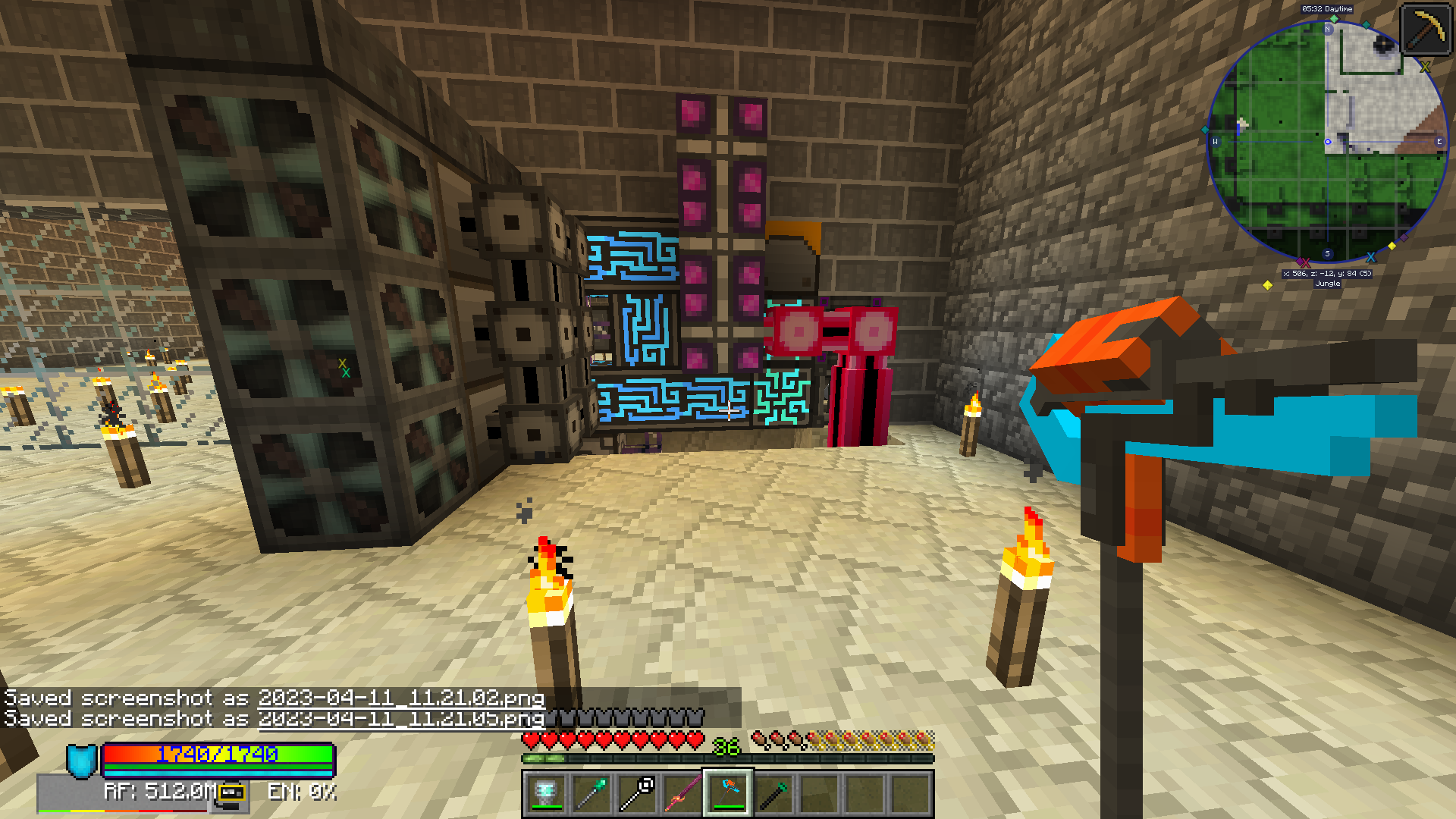Screen dimensions: 1456x819
Task: Click the N compass marker on the minimap
Action: coord(1327,29)
